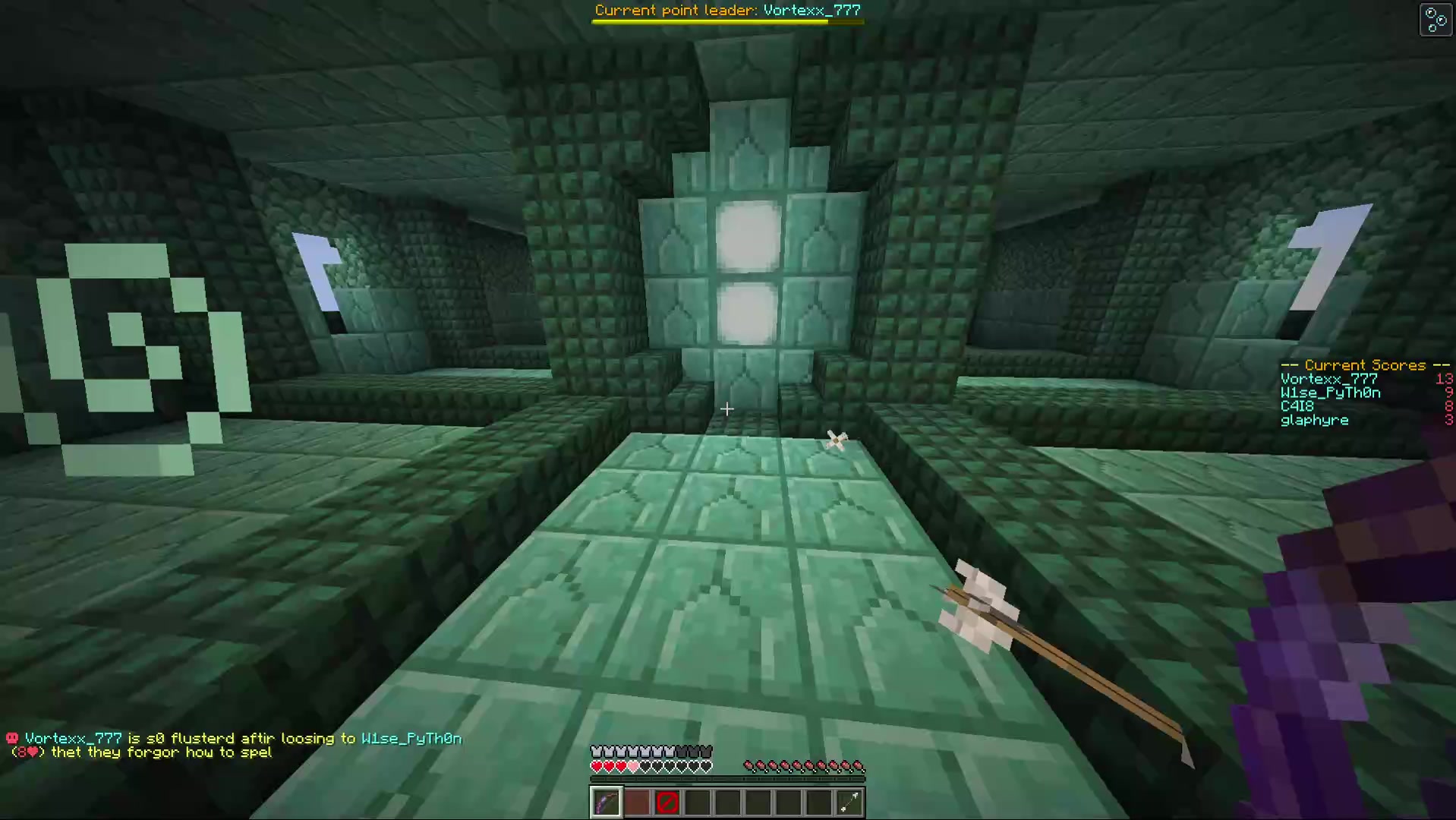
Task: Click the Vortexx_777 name on the scoreboard
Action: click(x=1327, y=378)
